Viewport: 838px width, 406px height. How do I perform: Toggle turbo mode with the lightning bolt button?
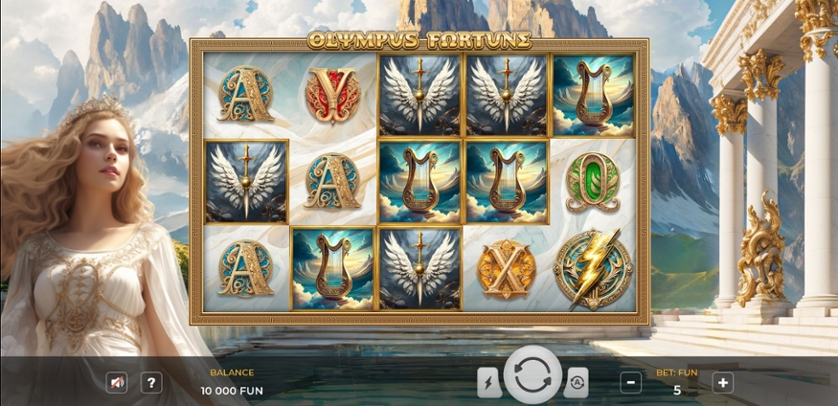(x=489, y=382)
